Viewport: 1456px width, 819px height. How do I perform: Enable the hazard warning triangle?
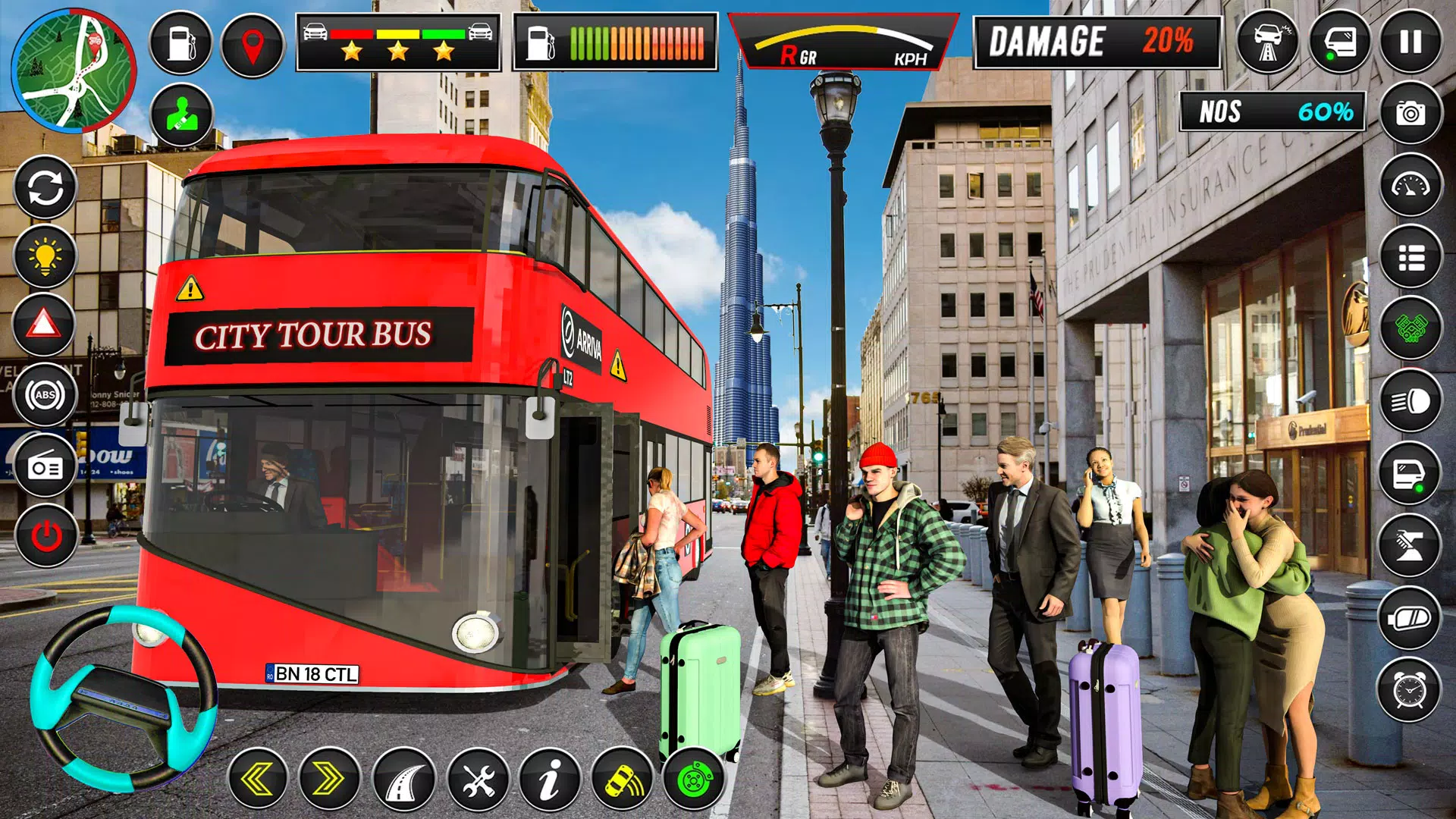click(43, 325)
